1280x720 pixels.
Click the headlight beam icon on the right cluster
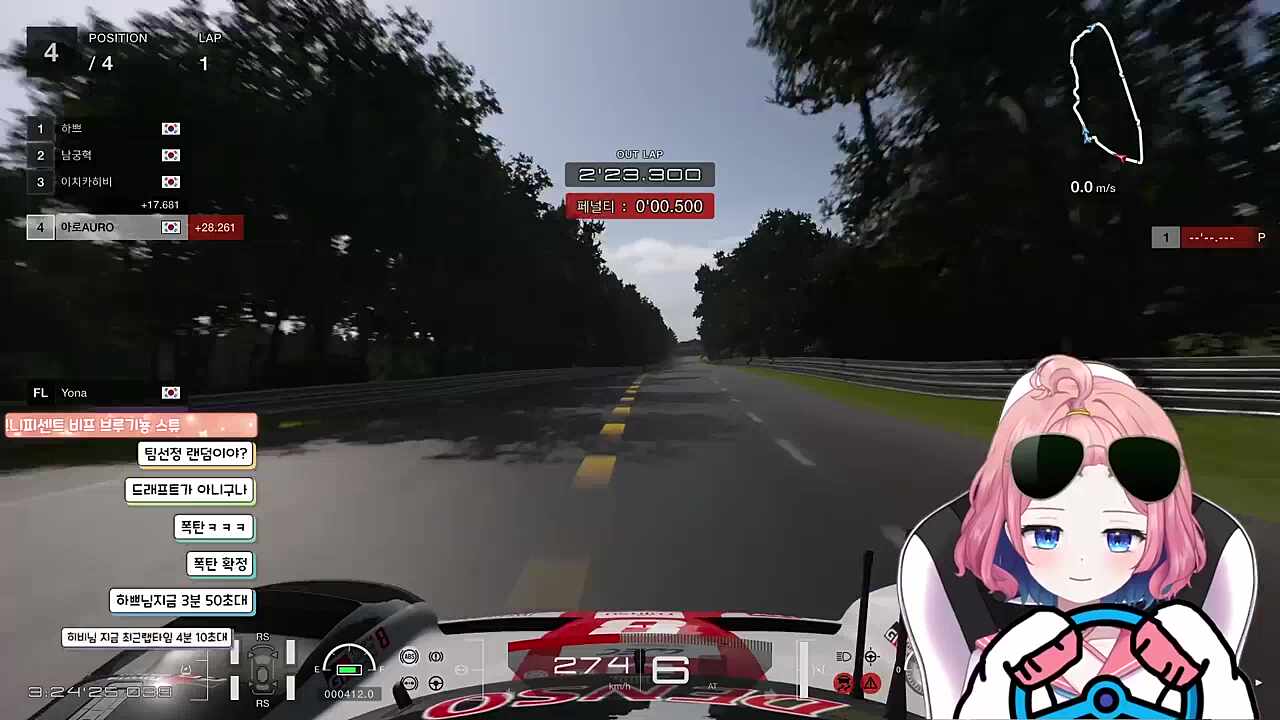point(843,656)
